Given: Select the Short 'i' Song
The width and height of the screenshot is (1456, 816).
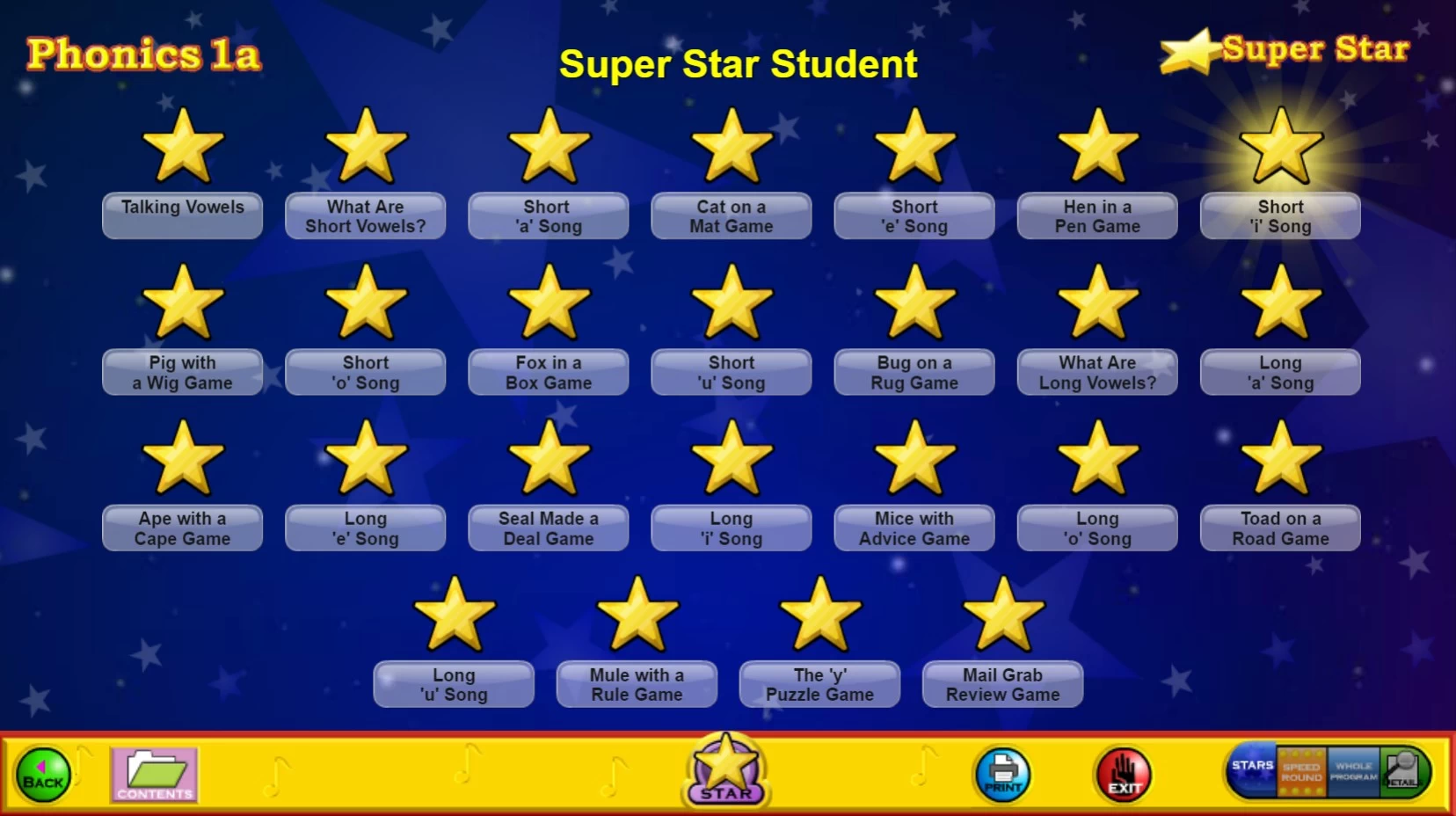Looking at the screenshot, I should coord(1280,216).
